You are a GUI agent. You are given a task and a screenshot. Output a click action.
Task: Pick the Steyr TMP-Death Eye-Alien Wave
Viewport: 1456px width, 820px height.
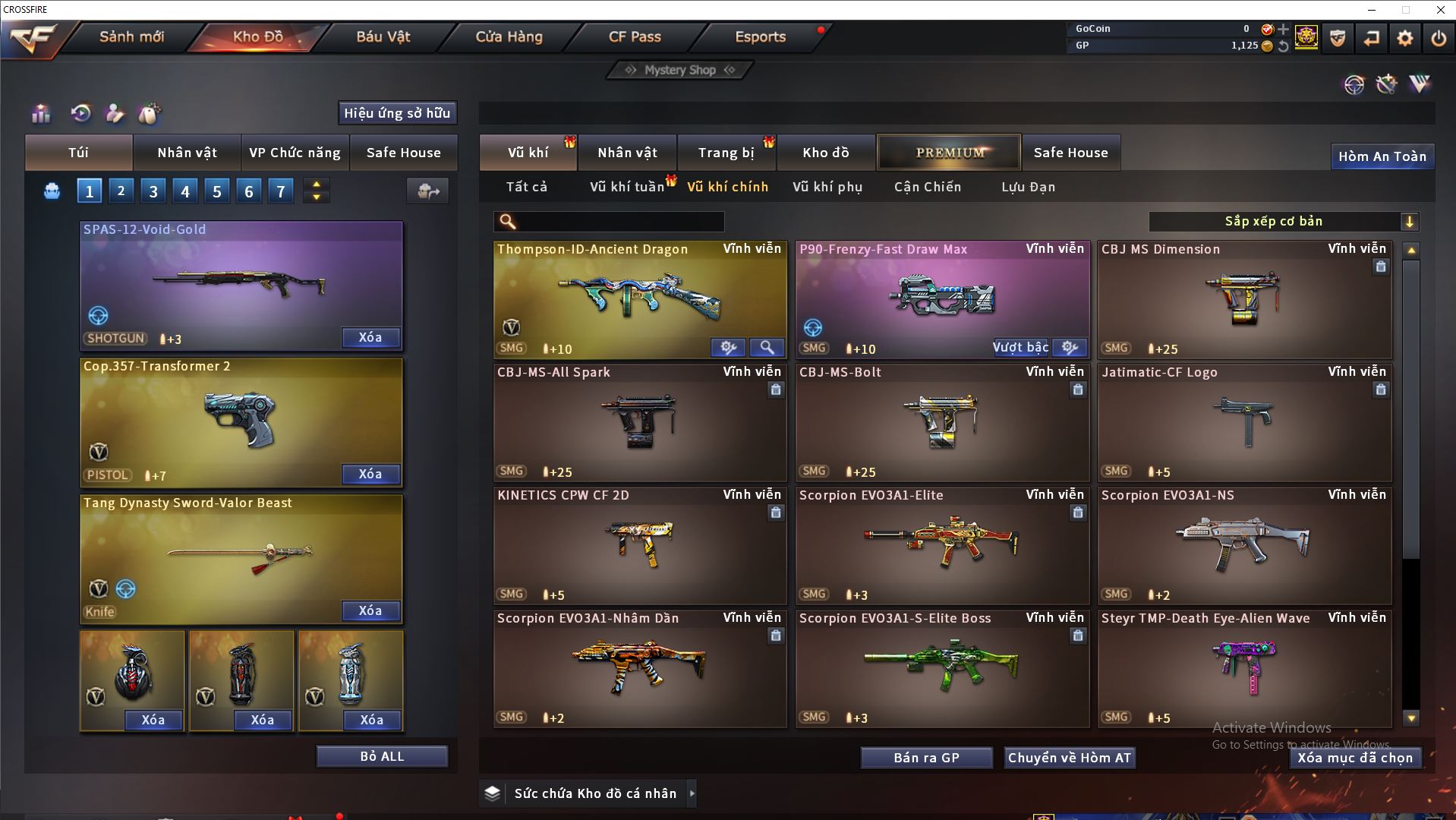(1244, 668)
